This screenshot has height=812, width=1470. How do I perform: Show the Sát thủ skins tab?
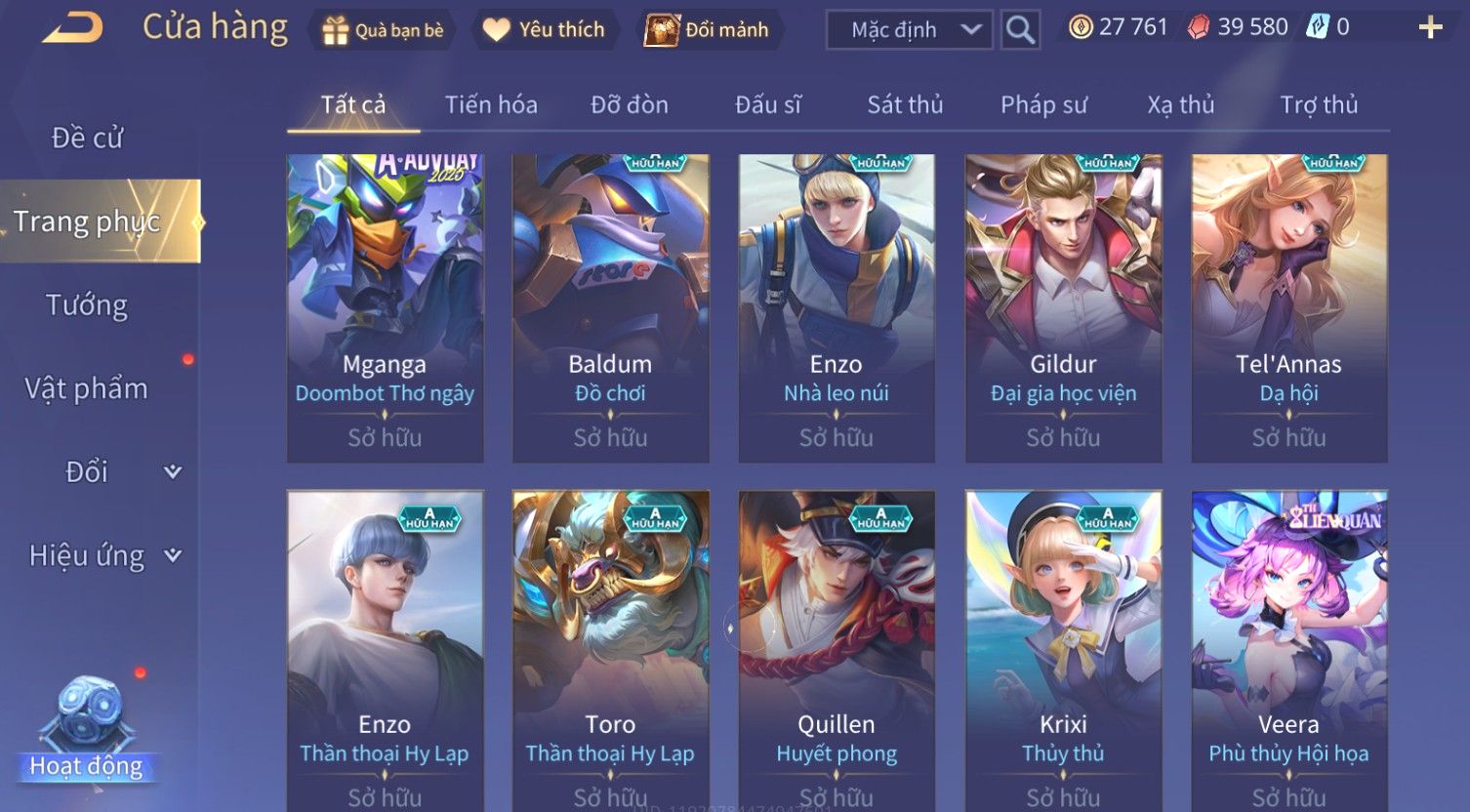[x=905, y=104]
